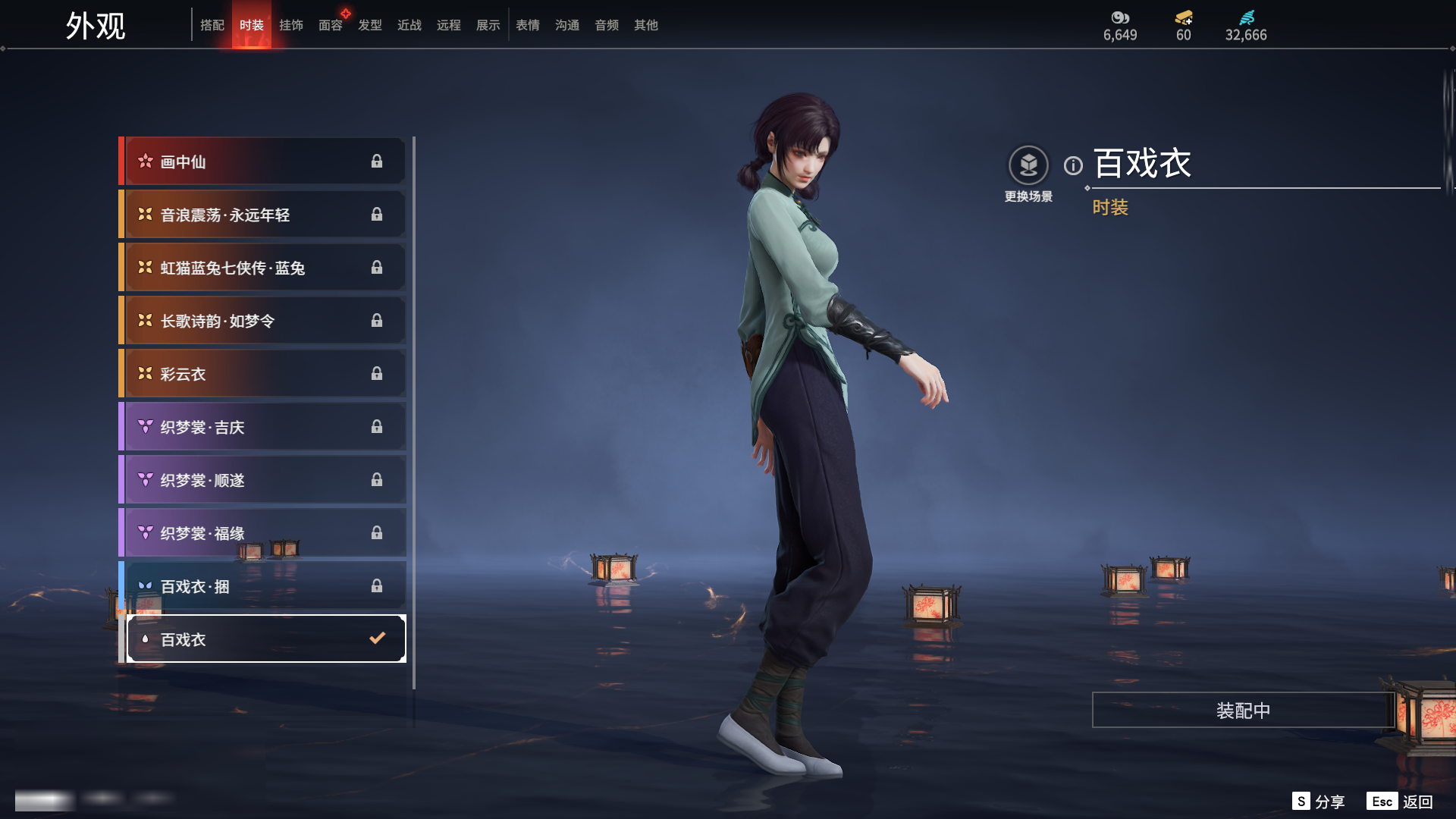Click the 装配中 button
Screen dimensions: 1456x819
[1243, 710]
